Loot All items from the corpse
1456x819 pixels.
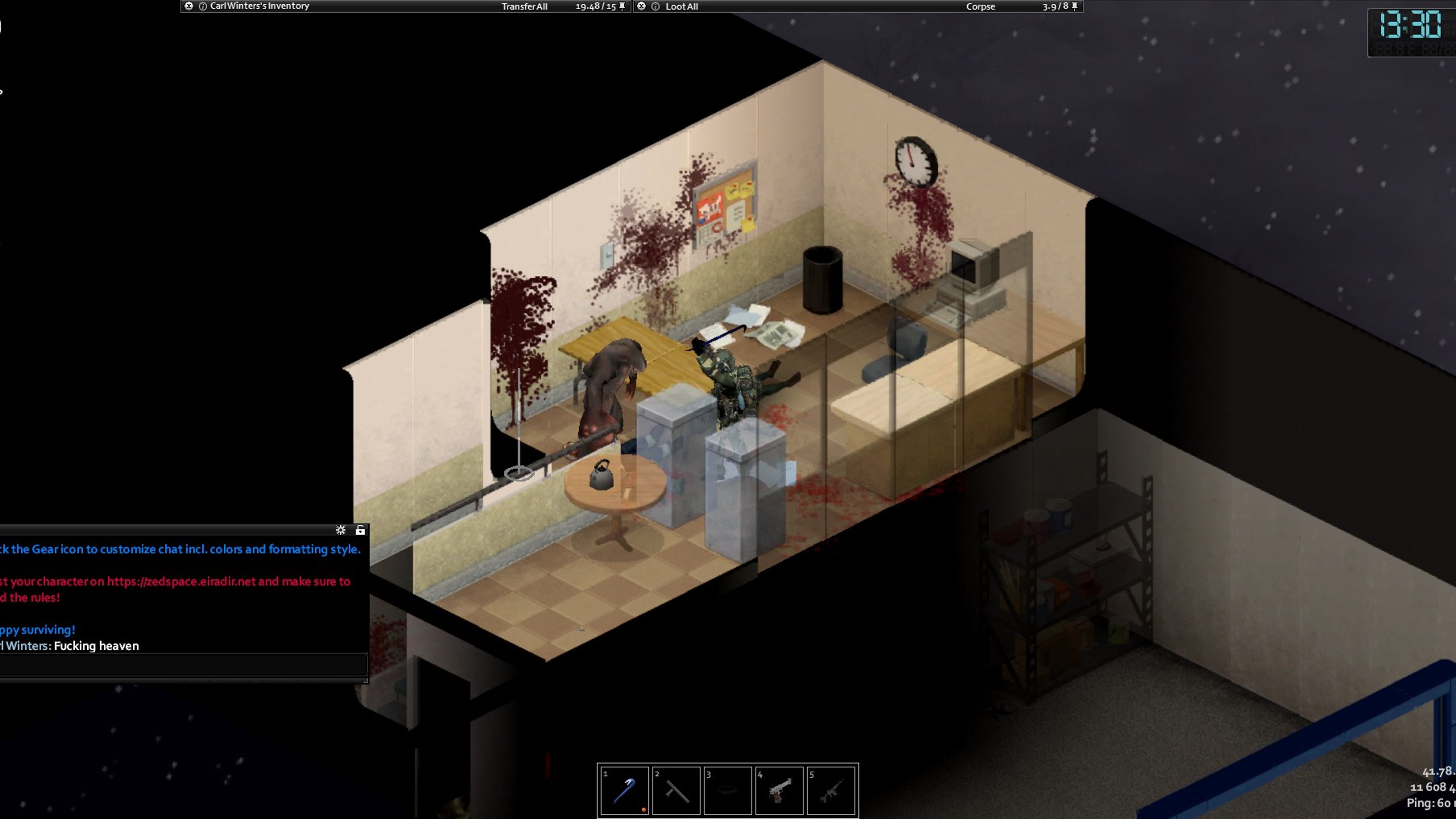pos(681,7)
